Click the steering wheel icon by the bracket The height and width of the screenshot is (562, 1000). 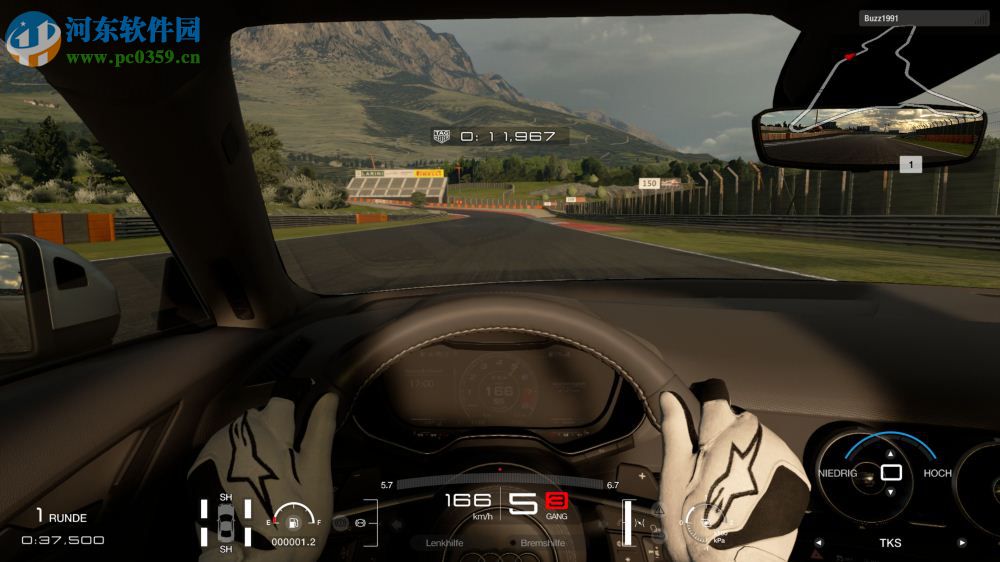tap(359, 523)
